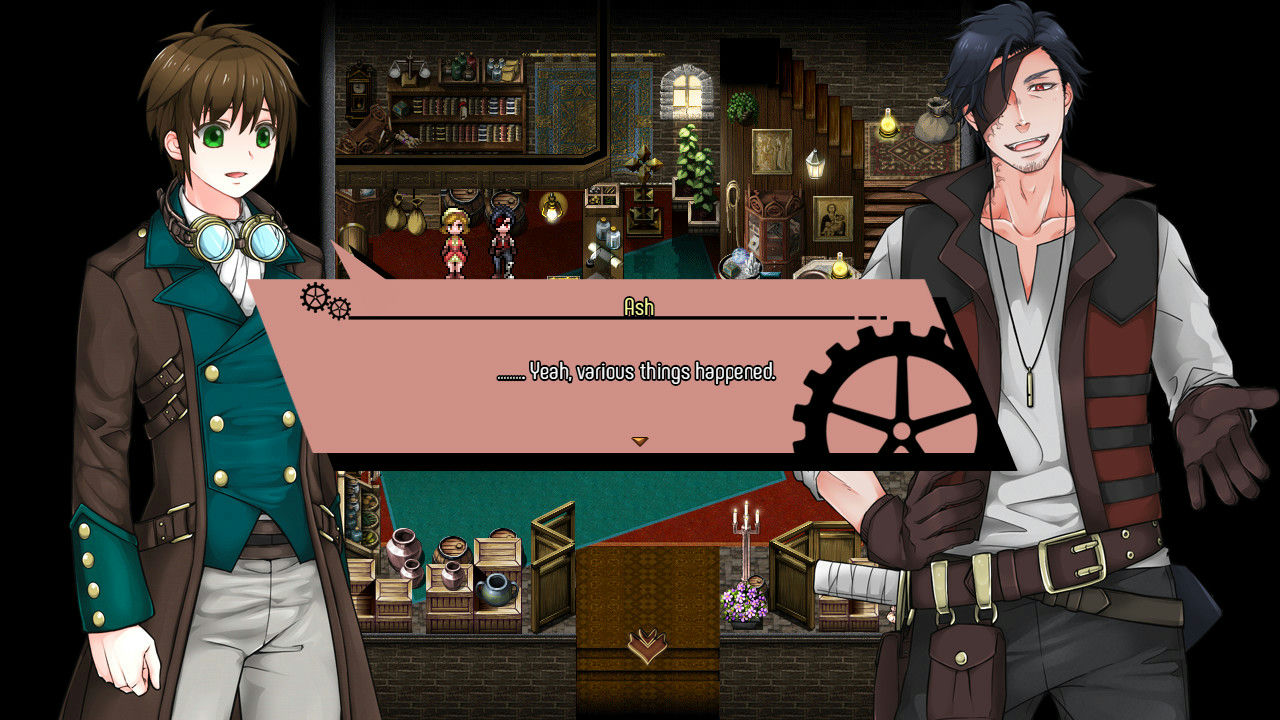The width and height of the screenshot is (1280, 720).
Task: Click the Ash name label
Action: click(641, 308)
